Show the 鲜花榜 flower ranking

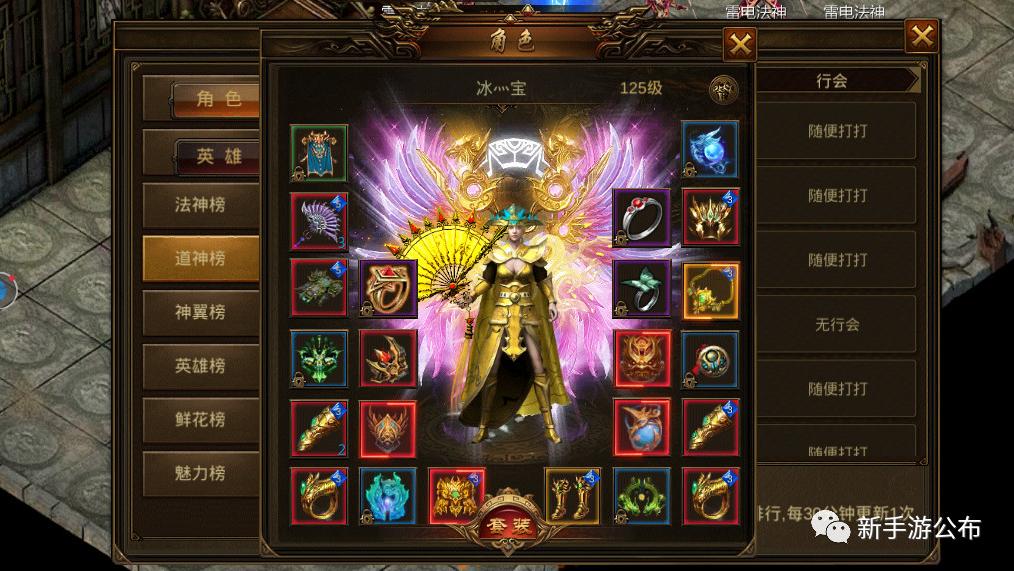pos(200,420)
